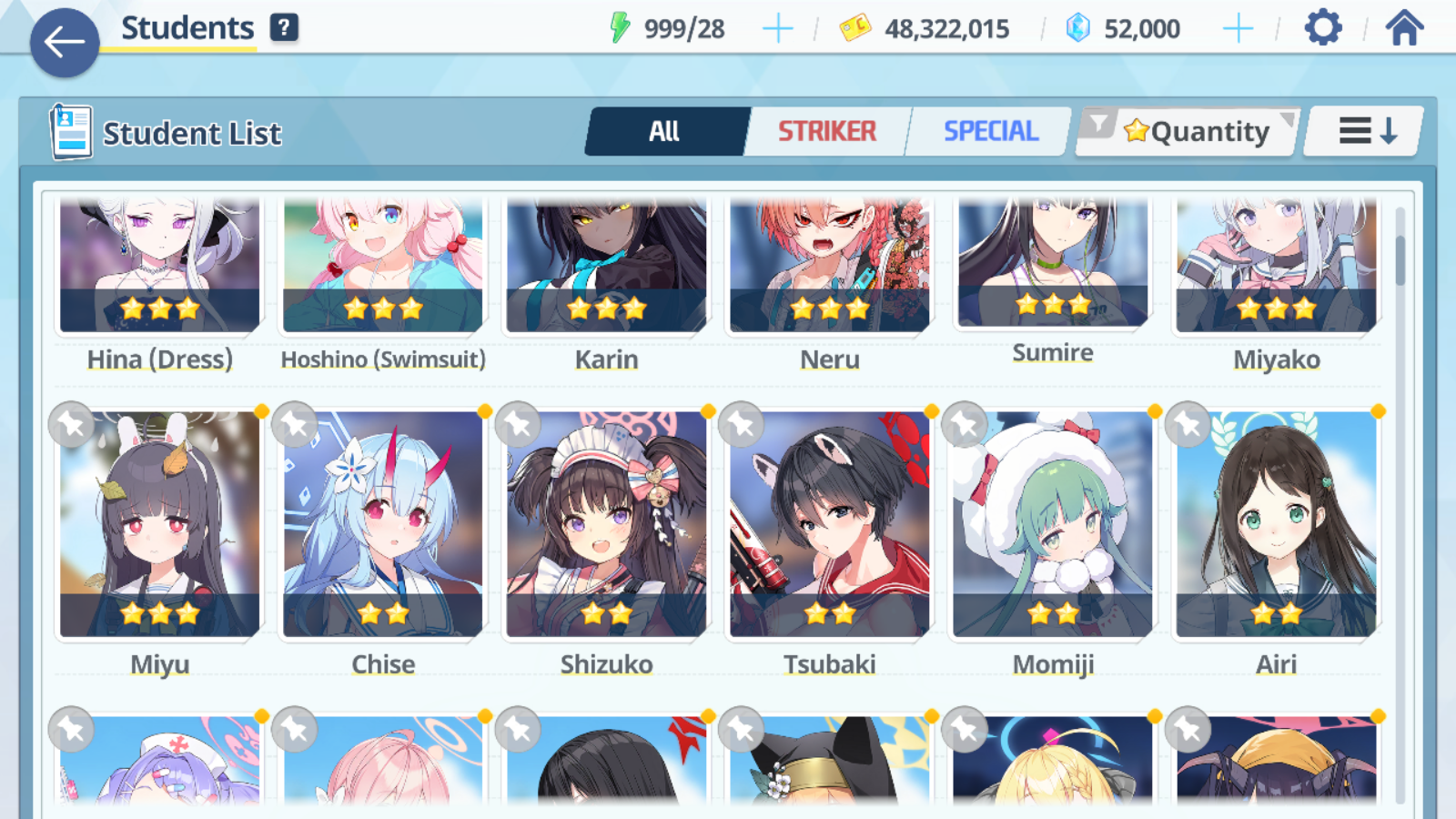The width and height of the screenshot is (1456, 819).
Task: Toggle the favorite pin on Miyu's card
Action: (72, 424)
